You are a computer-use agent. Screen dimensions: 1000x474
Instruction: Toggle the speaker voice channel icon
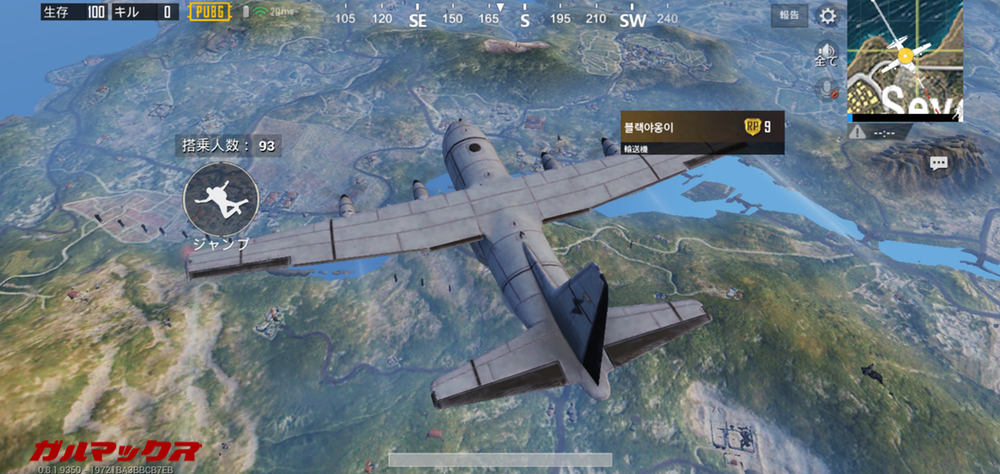(x=827, y=52)
